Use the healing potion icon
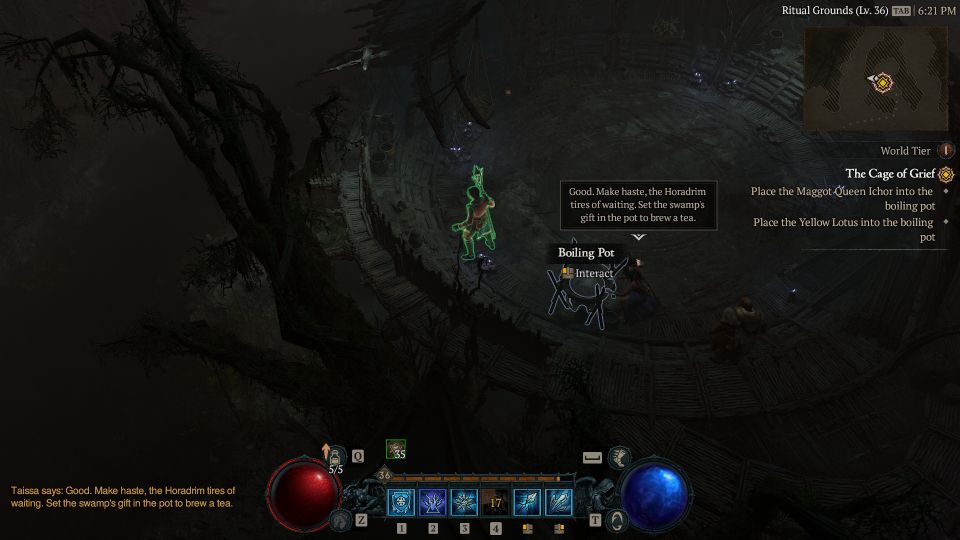 coord(335,457)
